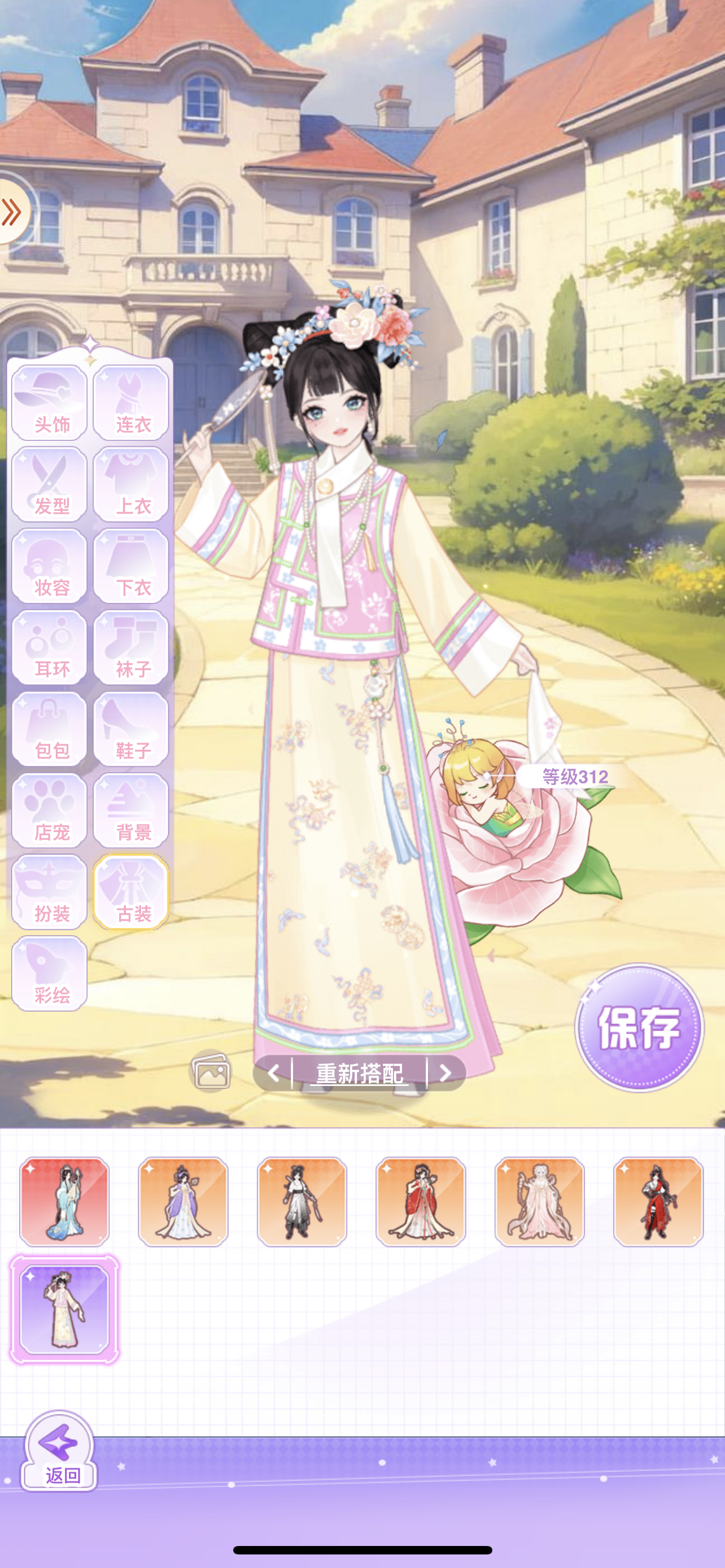
Task: Collapse the sidebar with the double-arrow chevron
Action: [x=11, y=211]
